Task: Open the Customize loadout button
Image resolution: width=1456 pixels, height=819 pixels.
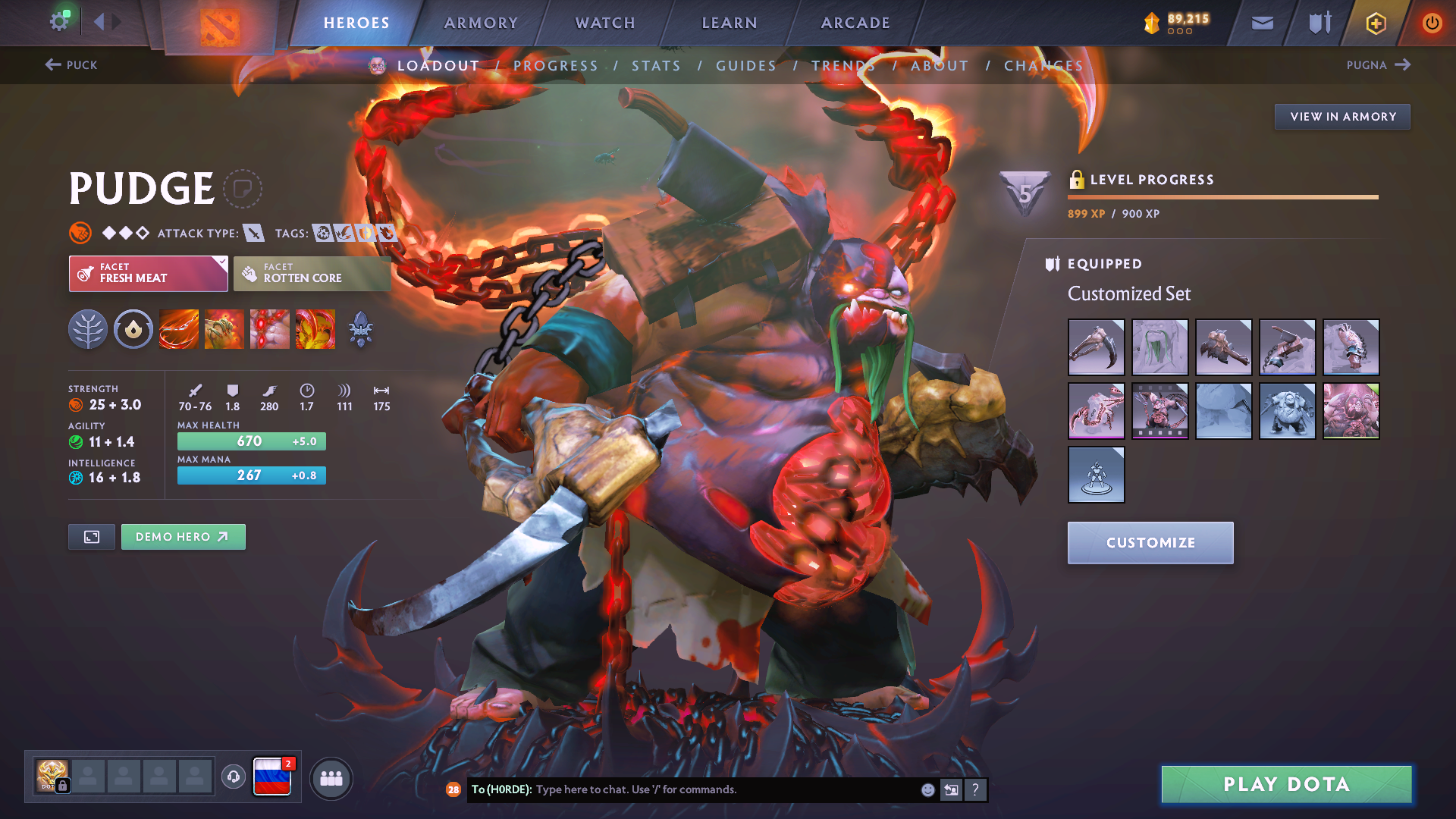Action: tap(1150, 543)
